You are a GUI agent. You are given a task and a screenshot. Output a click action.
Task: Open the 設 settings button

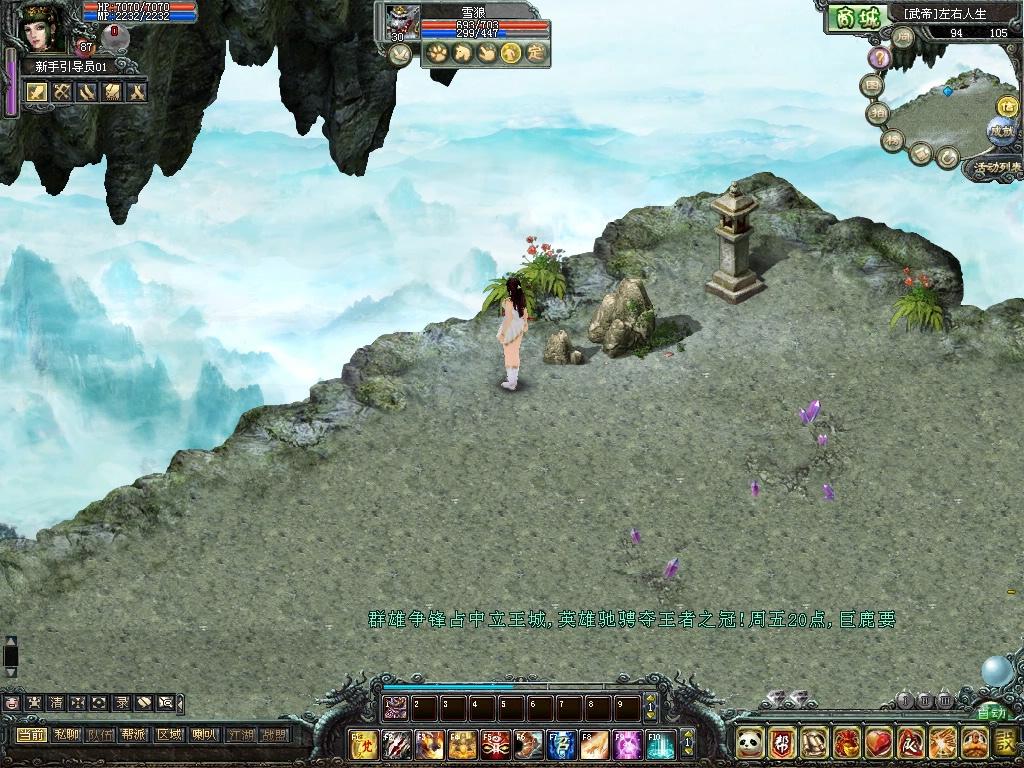[x=1005, y=743]
